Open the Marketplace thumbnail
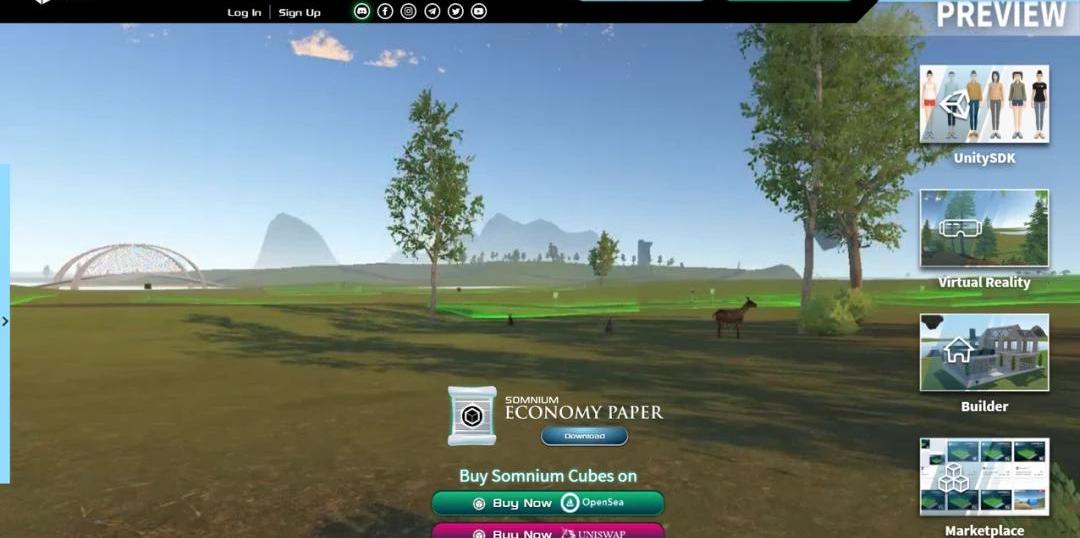The height and width of the screenshot is (538, 1080). [x=984, y=476]
